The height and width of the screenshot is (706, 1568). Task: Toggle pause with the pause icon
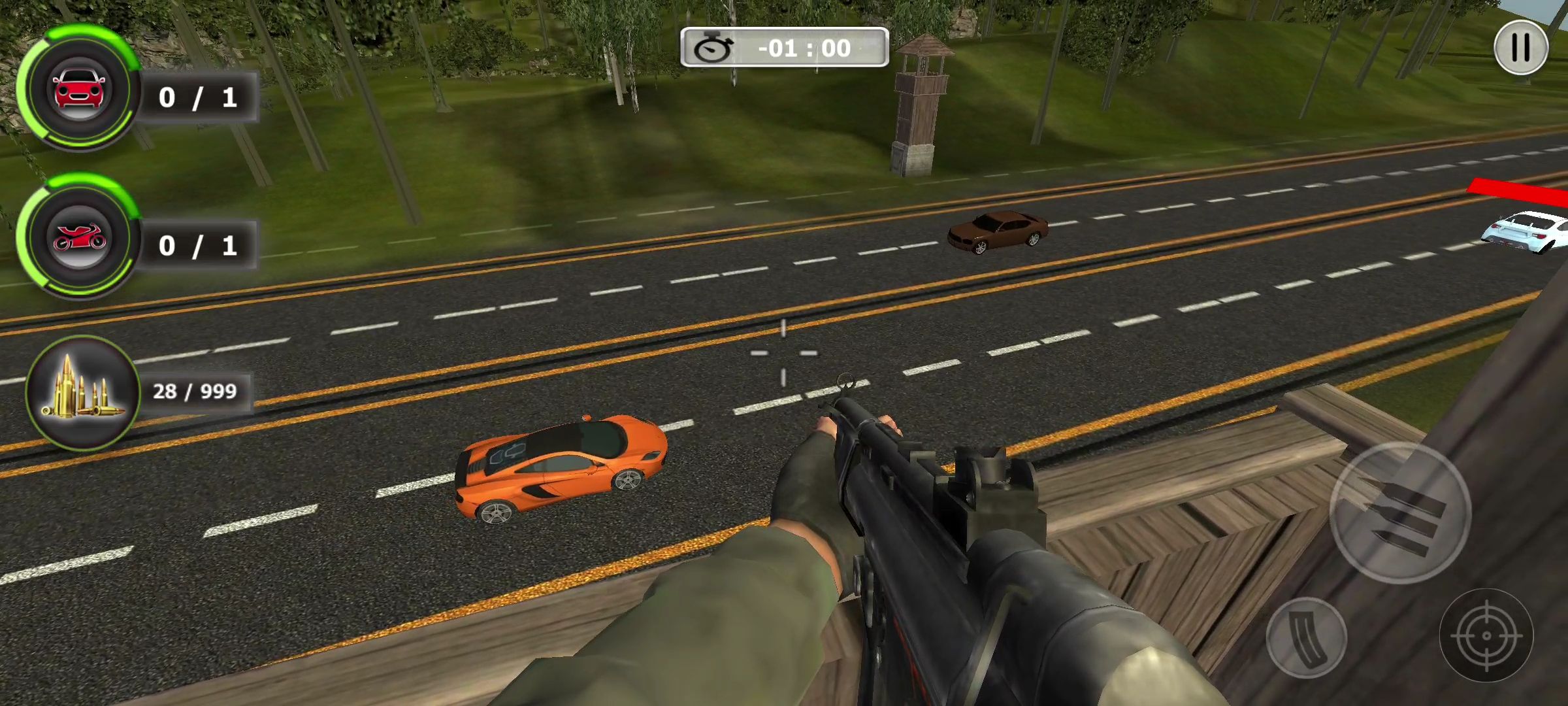click(x=1520, y=46)
